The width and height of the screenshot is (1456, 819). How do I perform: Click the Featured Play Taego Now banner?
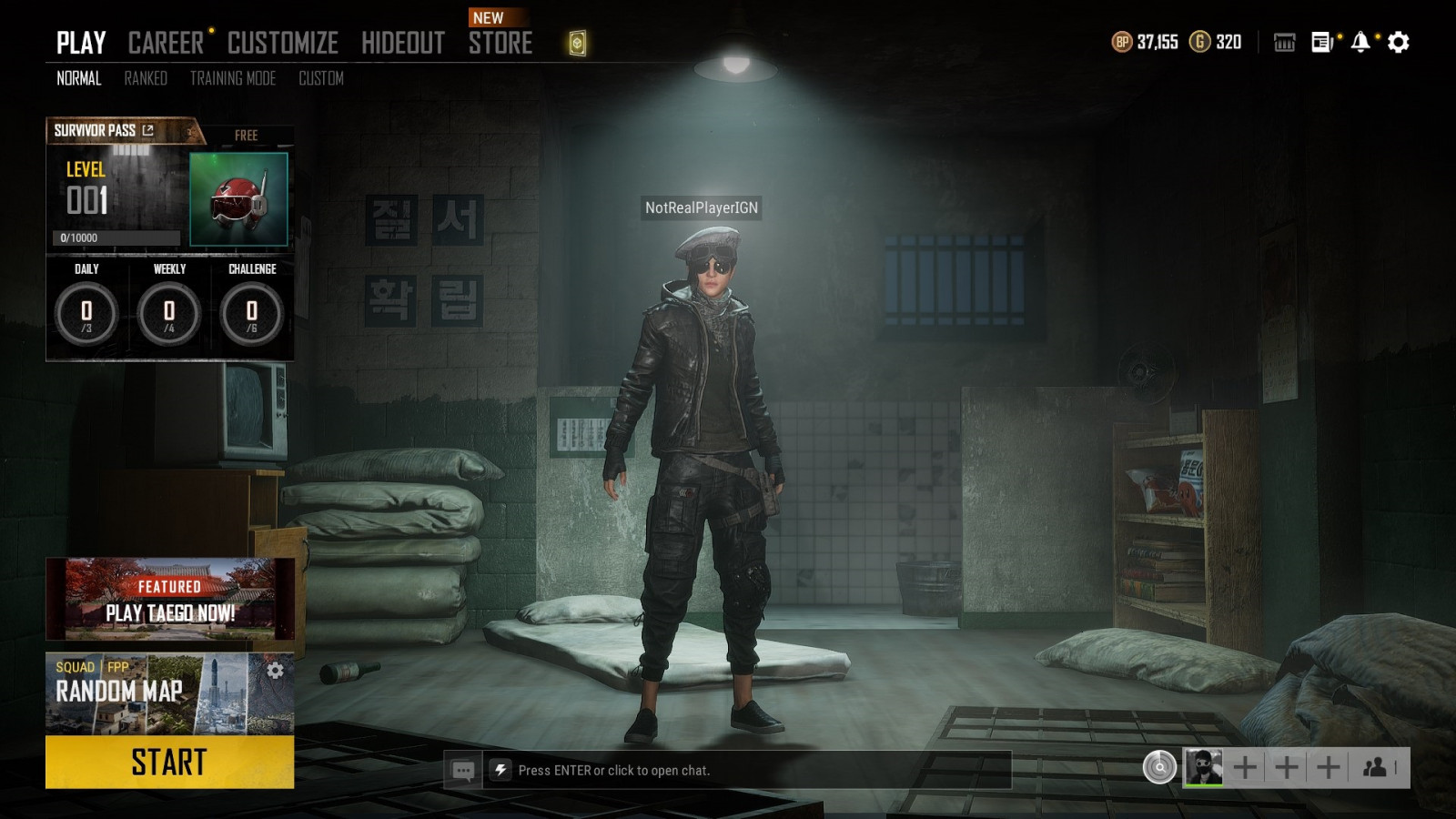(169, 599)
